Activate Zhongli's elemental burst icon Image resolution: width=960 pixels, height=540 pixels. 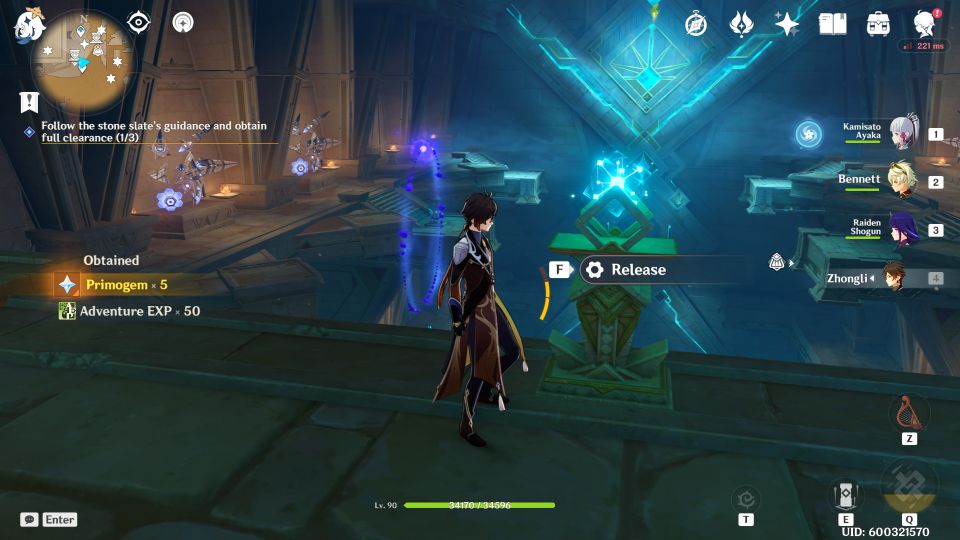pyautogui.click(x=908, y=486)
